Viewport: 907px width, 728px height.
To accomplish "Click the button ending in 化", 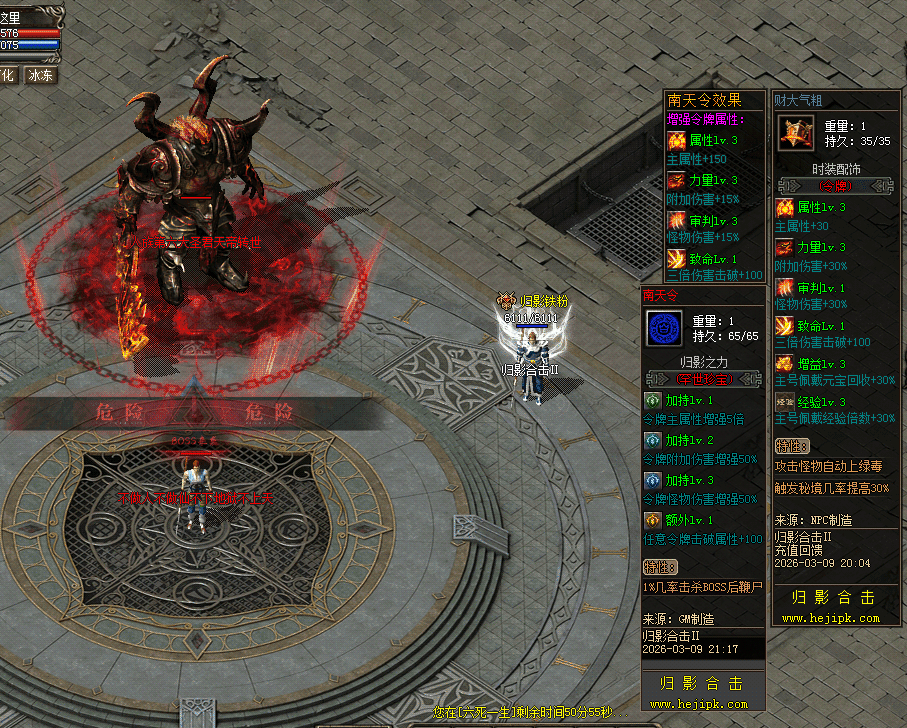I will pyautogui.click(x=7, y=75).
